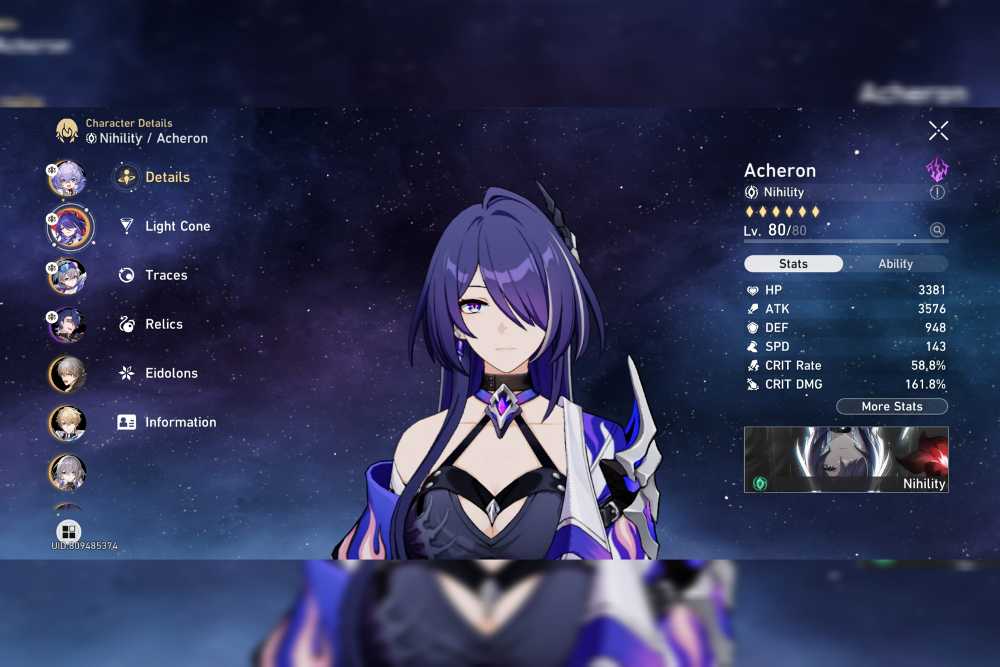Open the grid icon above the UID

68,531
